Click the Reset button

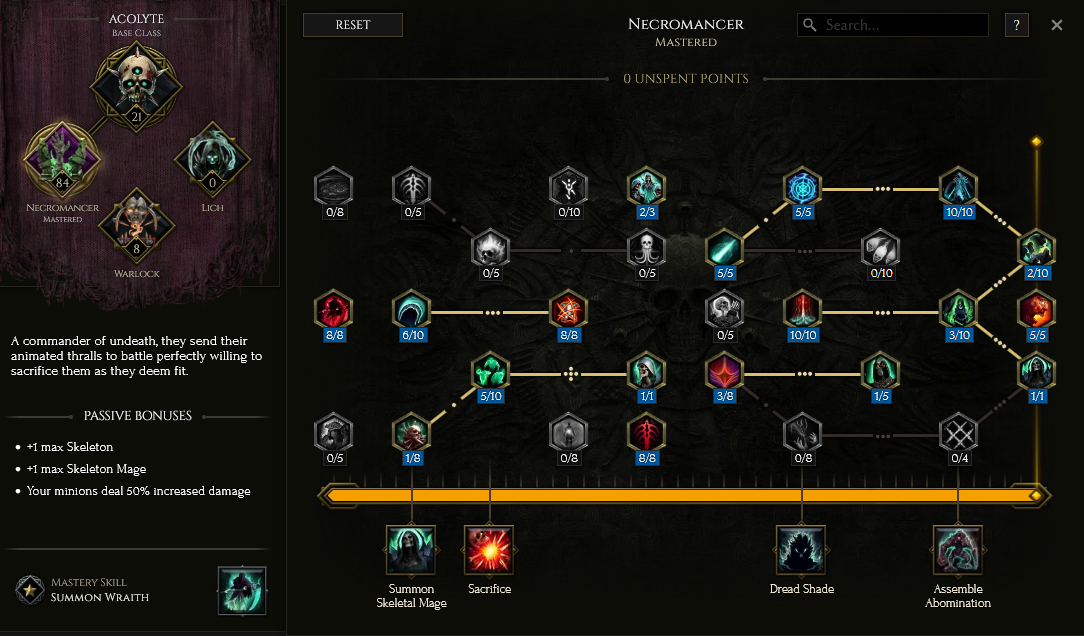click(352, 25)
